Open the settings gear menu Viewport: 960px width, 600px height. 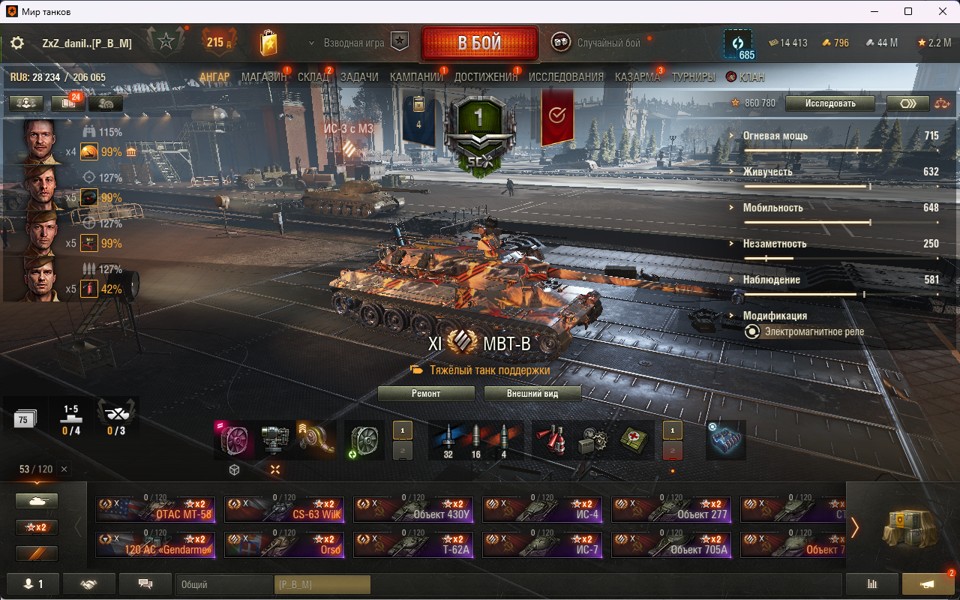point(17,43)
